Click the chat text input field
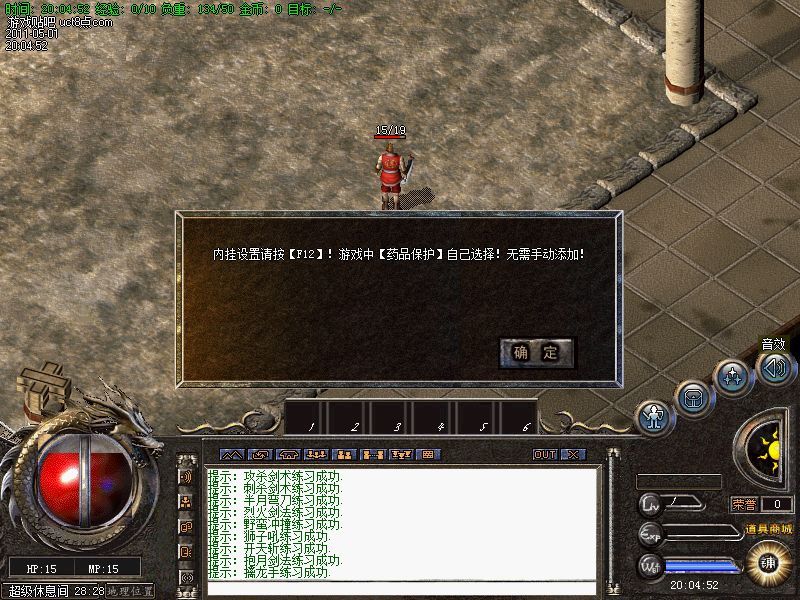The image size is (800, 600). click(x=400, y=587)
